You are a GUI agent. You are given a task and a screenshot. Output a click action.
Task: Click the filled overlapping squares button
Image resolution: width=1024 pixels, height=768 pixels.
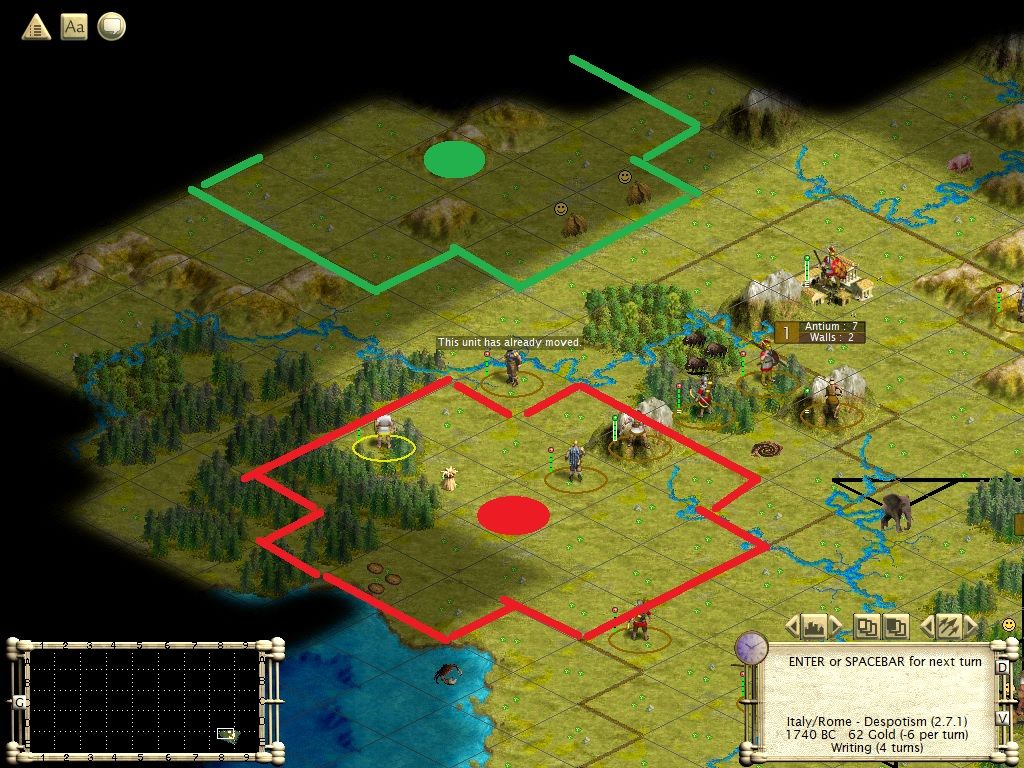(x=896, y=627)
